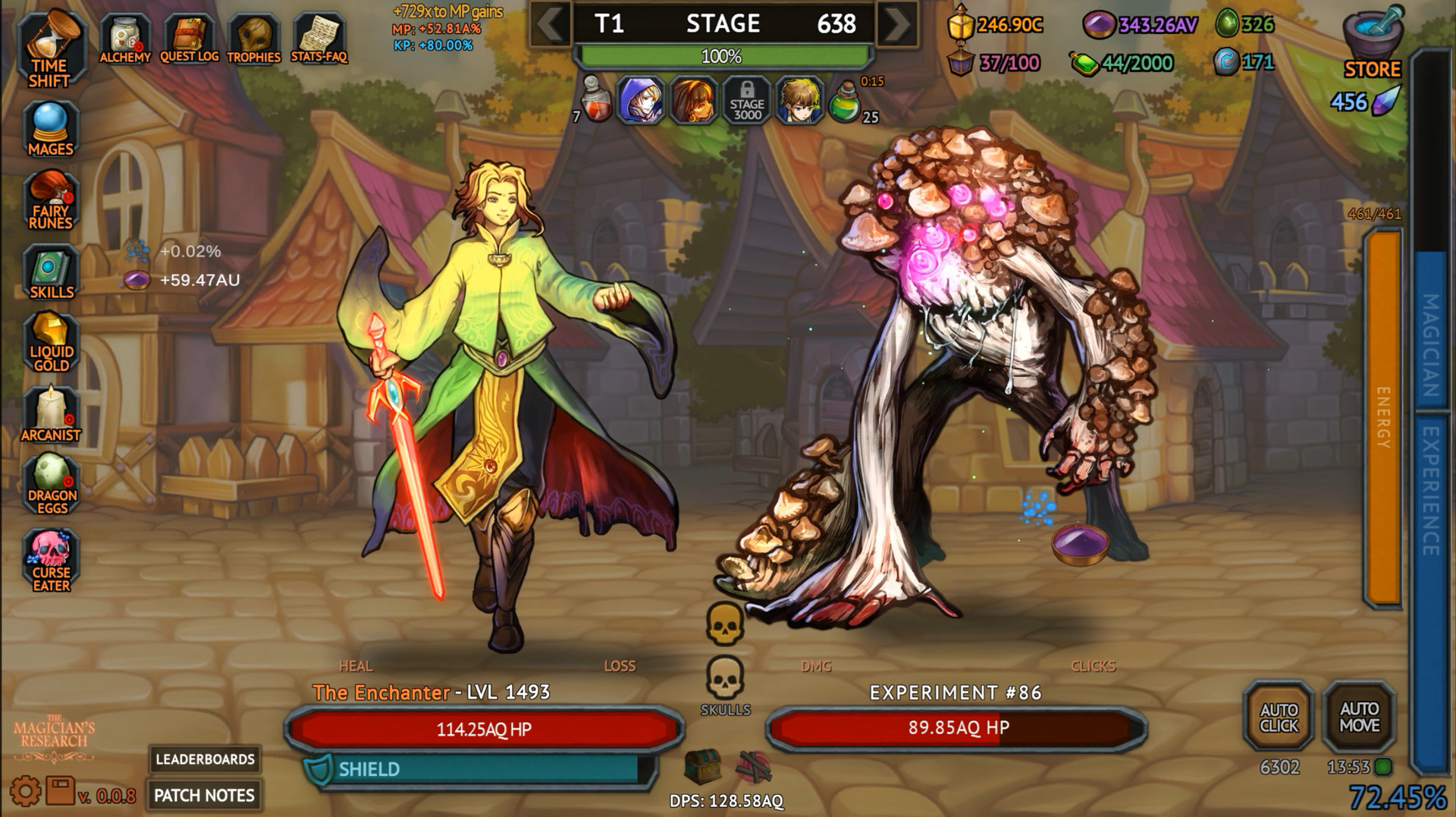Screen dimensions: 1456x817
Task: Open the Mages menu
Action: [x=51, y=129]
